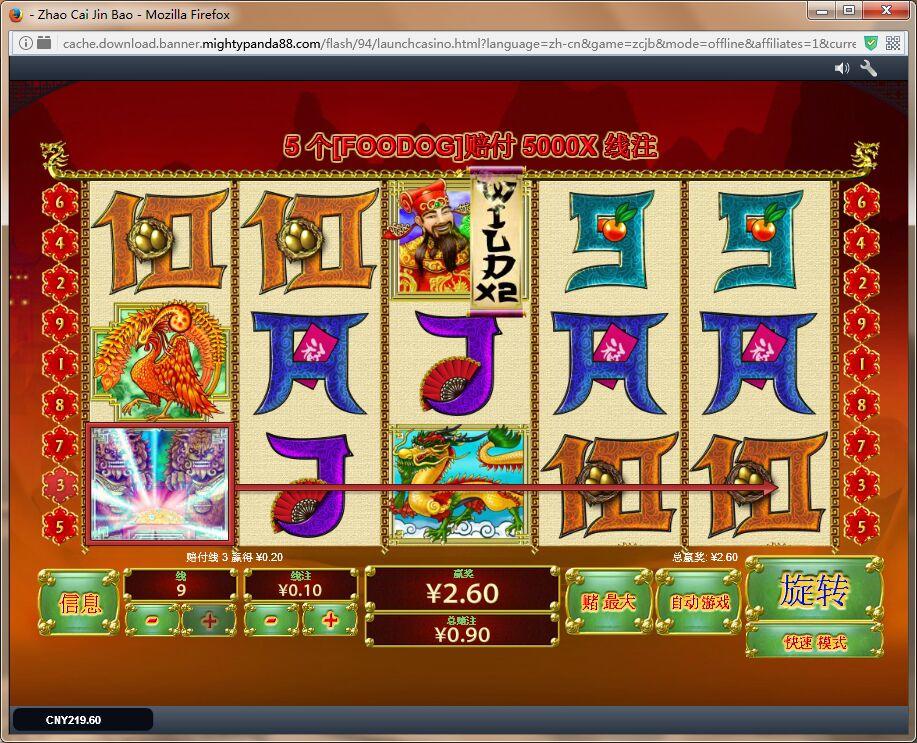Open the 信息 info paytable
Viewport: 917px width, 743px height.
[80, 602]
